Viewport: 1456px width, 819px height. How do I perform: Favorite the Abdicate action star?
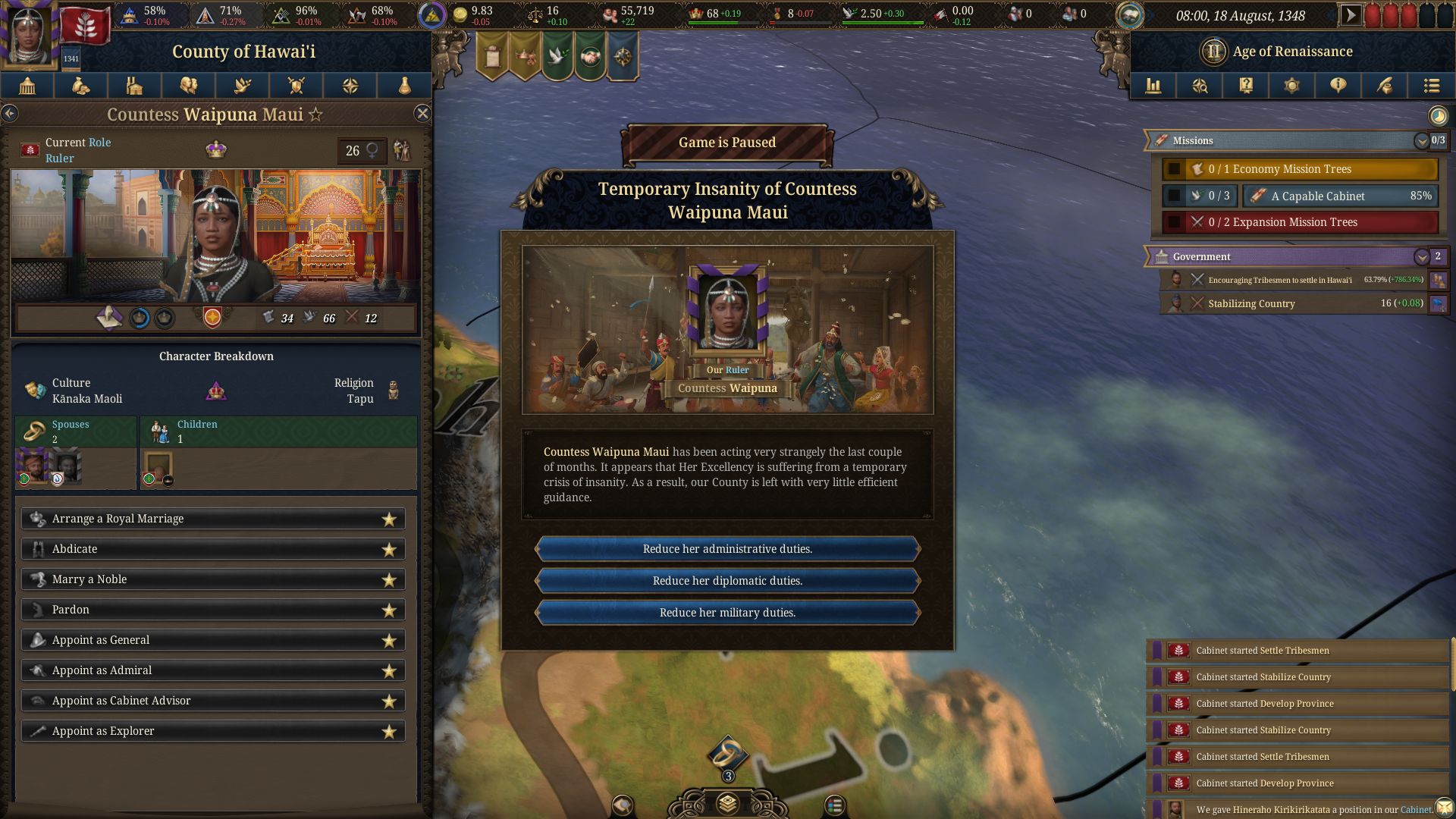click(x=389, y=550)
